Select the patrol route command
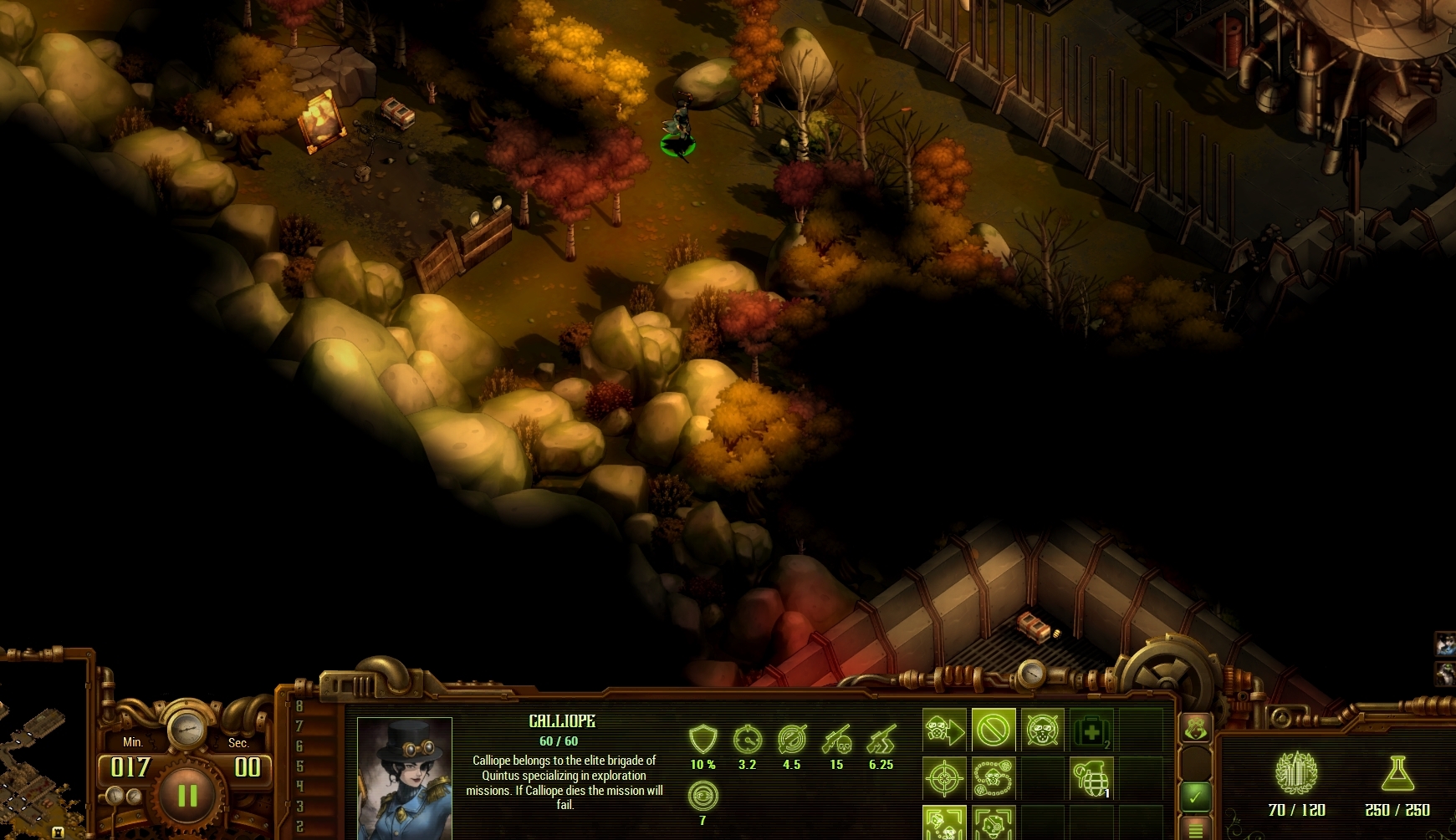 [x=994, y=779]
